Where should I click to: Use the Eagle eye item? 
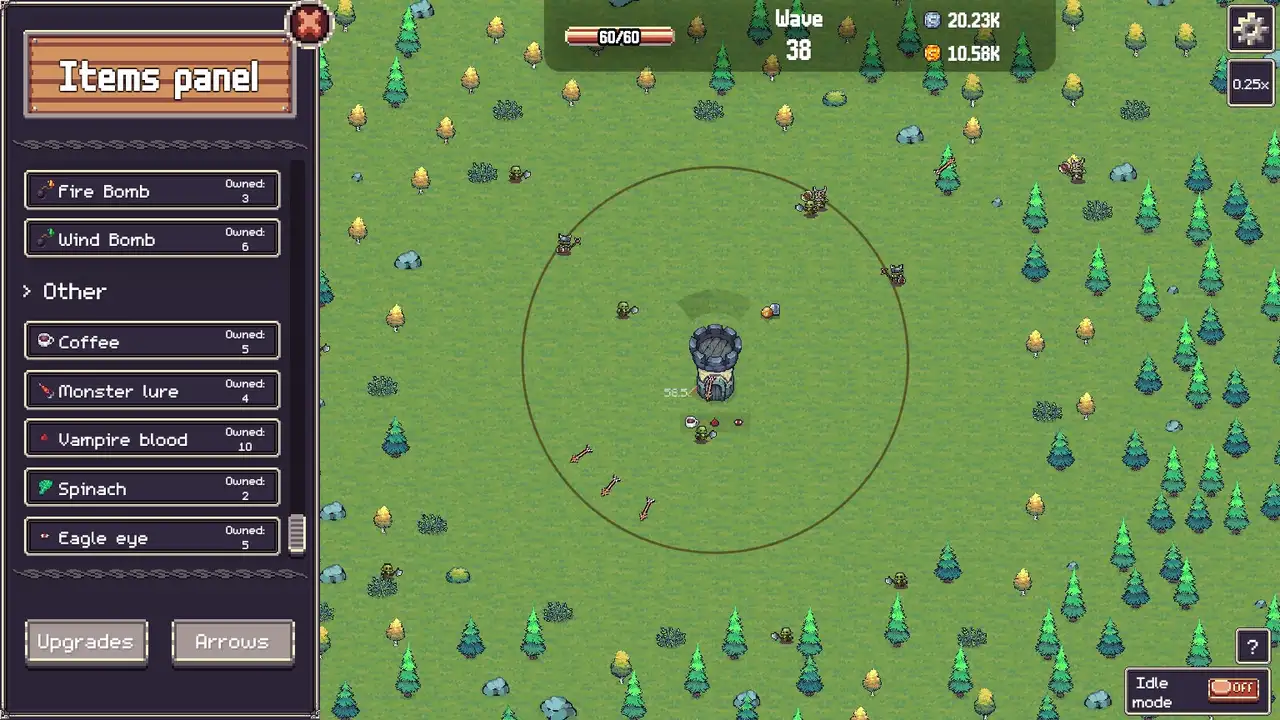(x=152, y=537)
